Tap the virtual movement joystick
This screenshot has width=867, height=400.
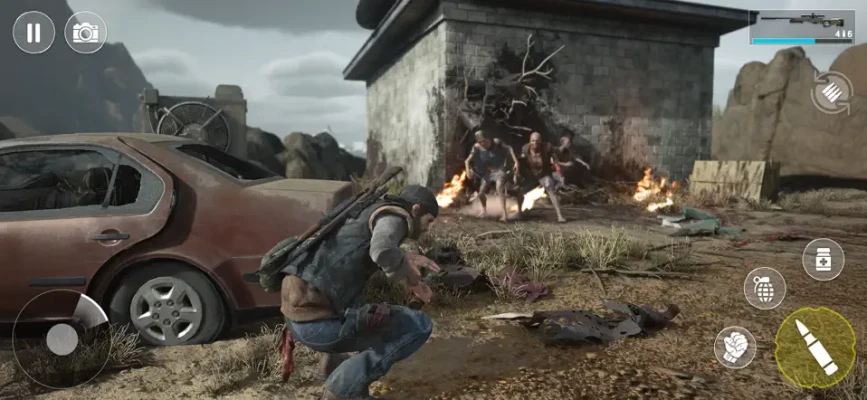(61, 339)
